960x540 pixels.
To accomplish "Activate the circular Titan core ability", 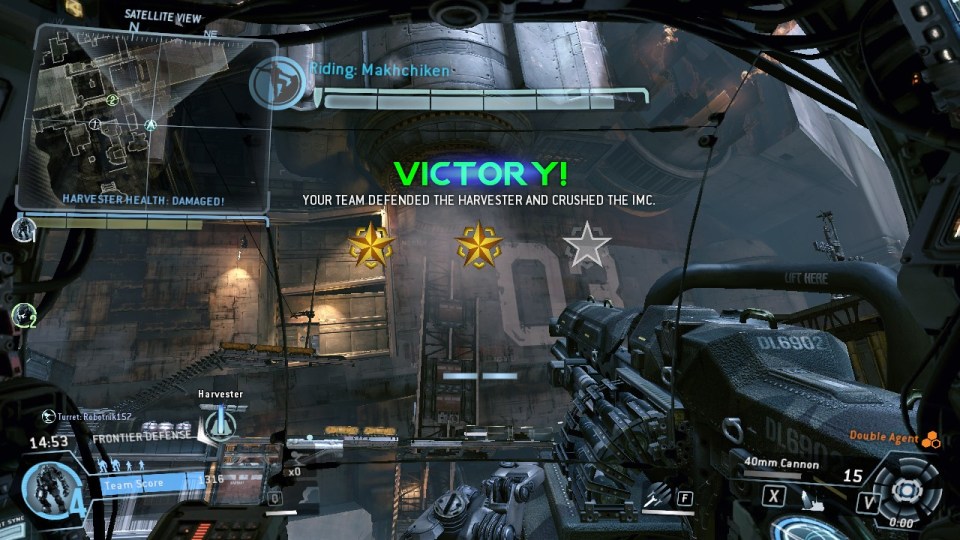I will click(x=905, y=489).
